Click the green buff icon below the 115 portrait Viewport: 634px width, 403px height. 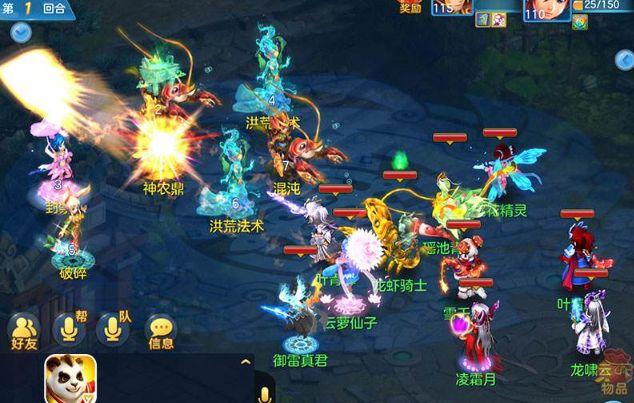tap(482, 20)
